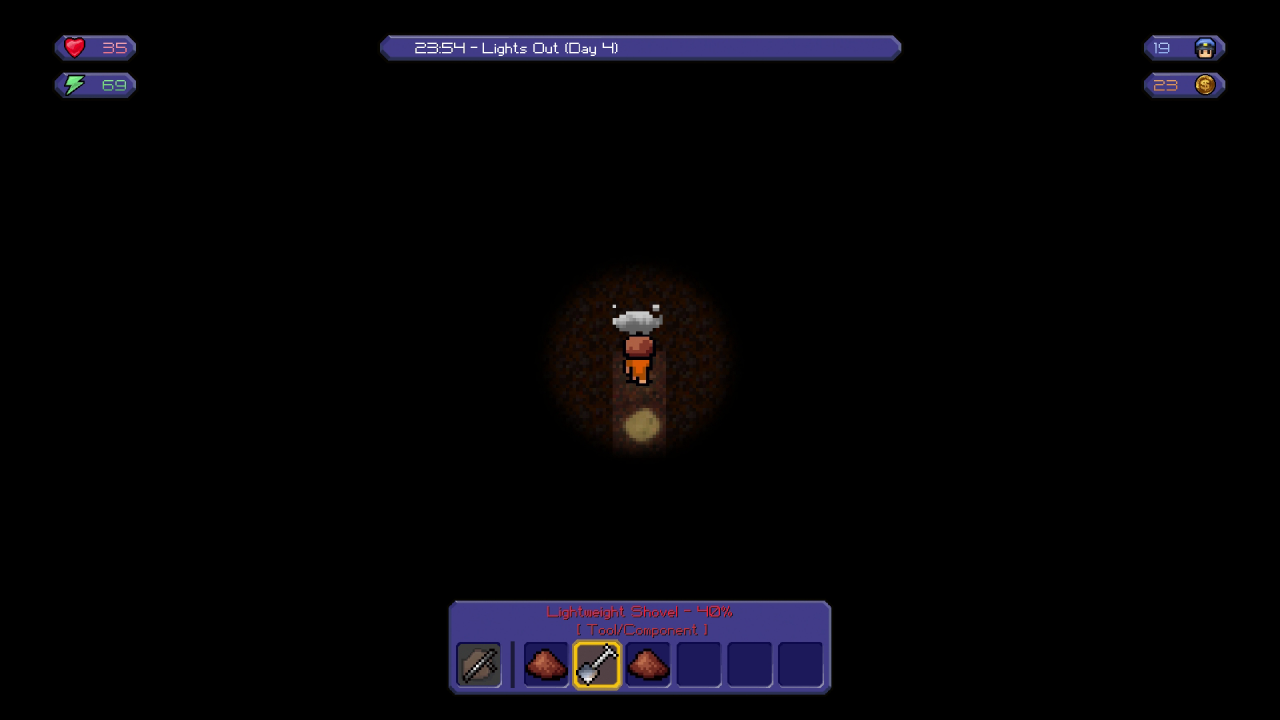Select the second dirt pile in the hotbar
This screenshot has width=1280, height=720.
[x=647, y=664]
